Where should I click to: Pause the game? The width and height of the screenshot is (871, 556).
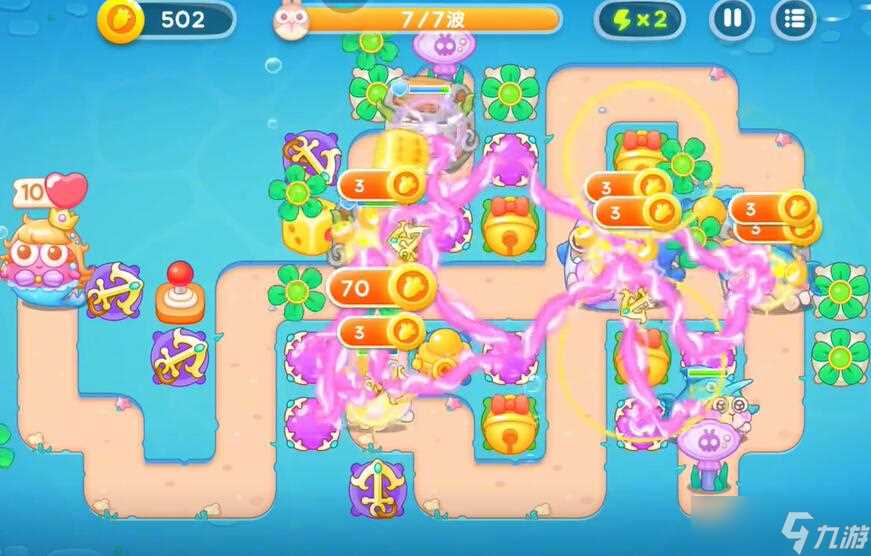732,19
